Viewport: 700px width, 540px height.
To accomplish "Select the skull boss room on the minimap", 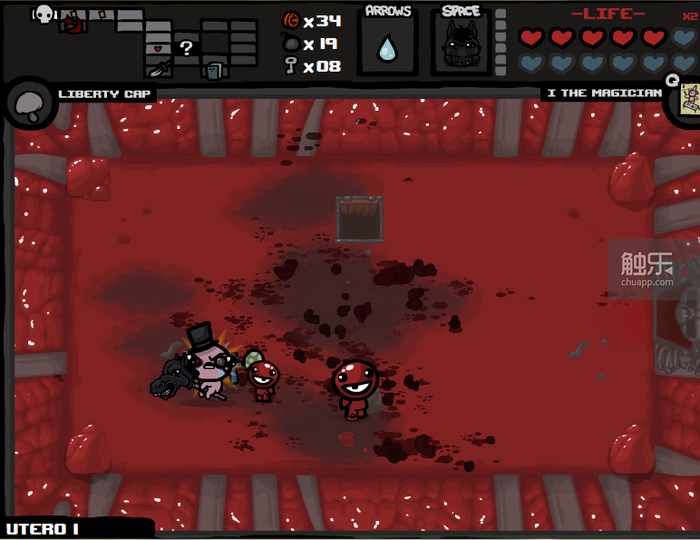I will click(x=44, y=13).
